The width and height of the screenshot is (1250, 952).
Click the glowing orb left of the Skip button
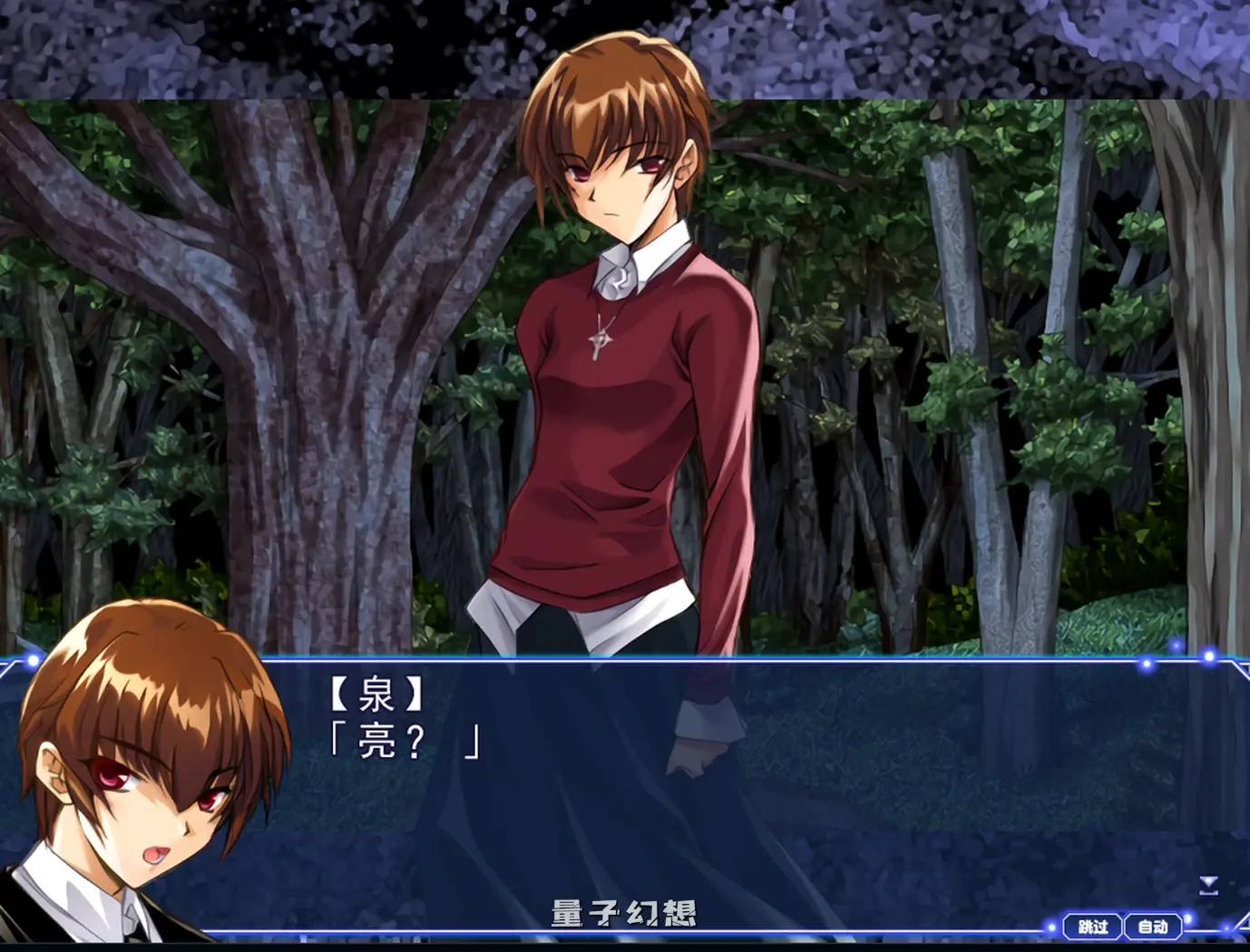[x=1051, y=927]
